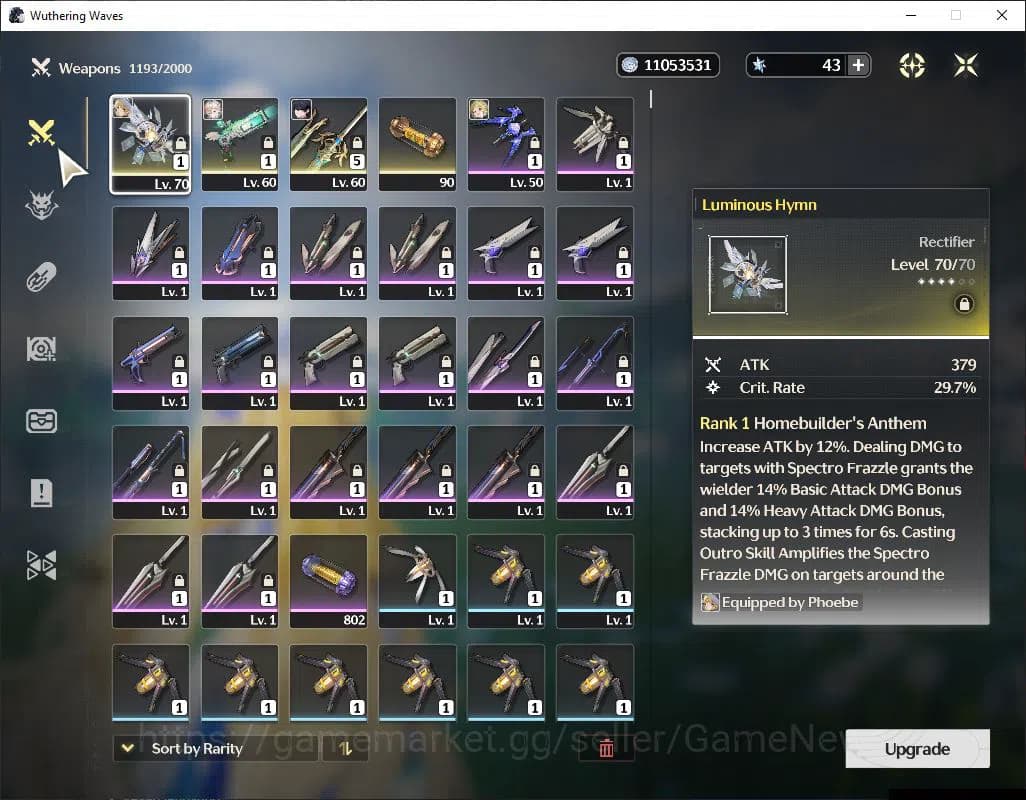Toggle the lock icon on Luminous Hymn
This screenshot has width=1026, height=800.
[964, 305]
